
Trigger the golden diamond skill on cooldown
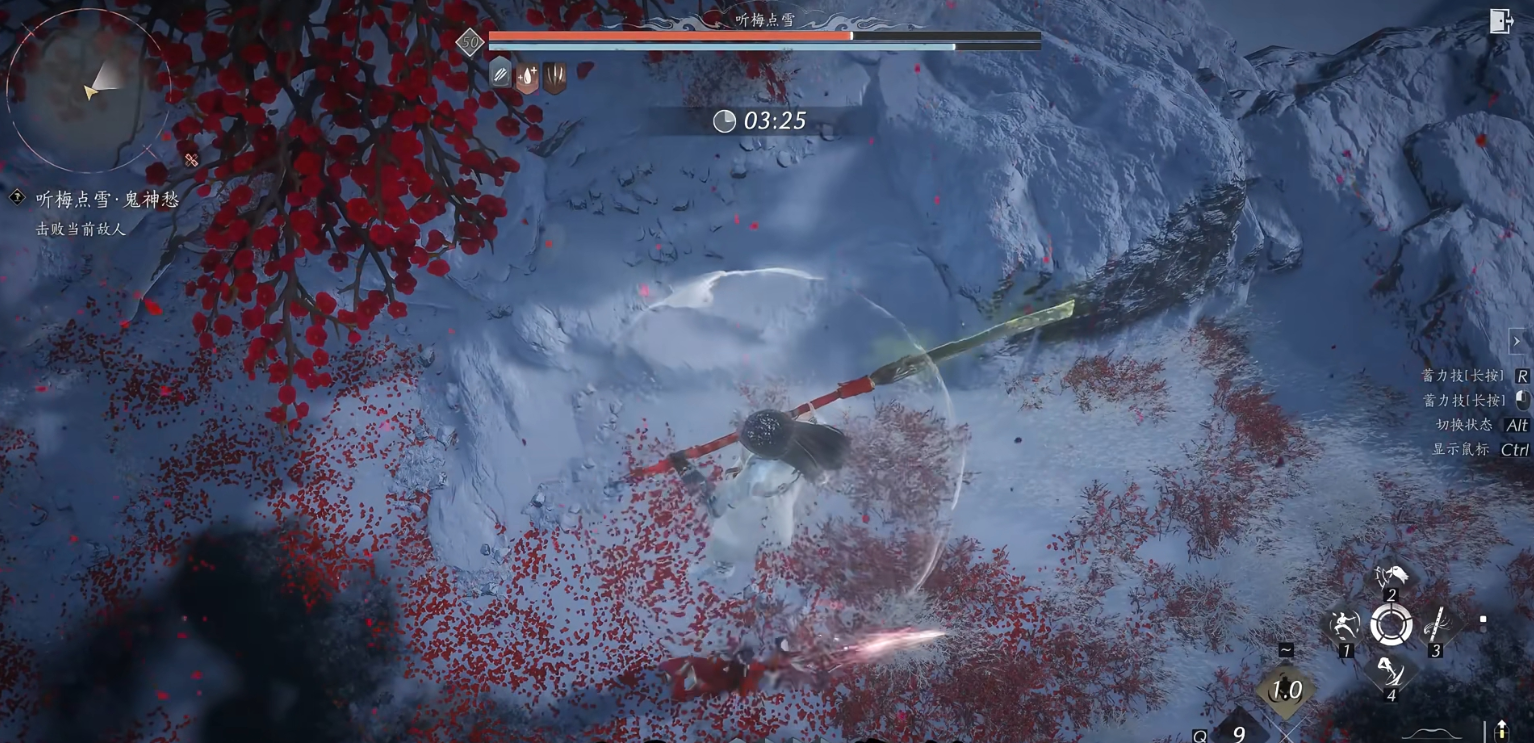[1286, 690]
